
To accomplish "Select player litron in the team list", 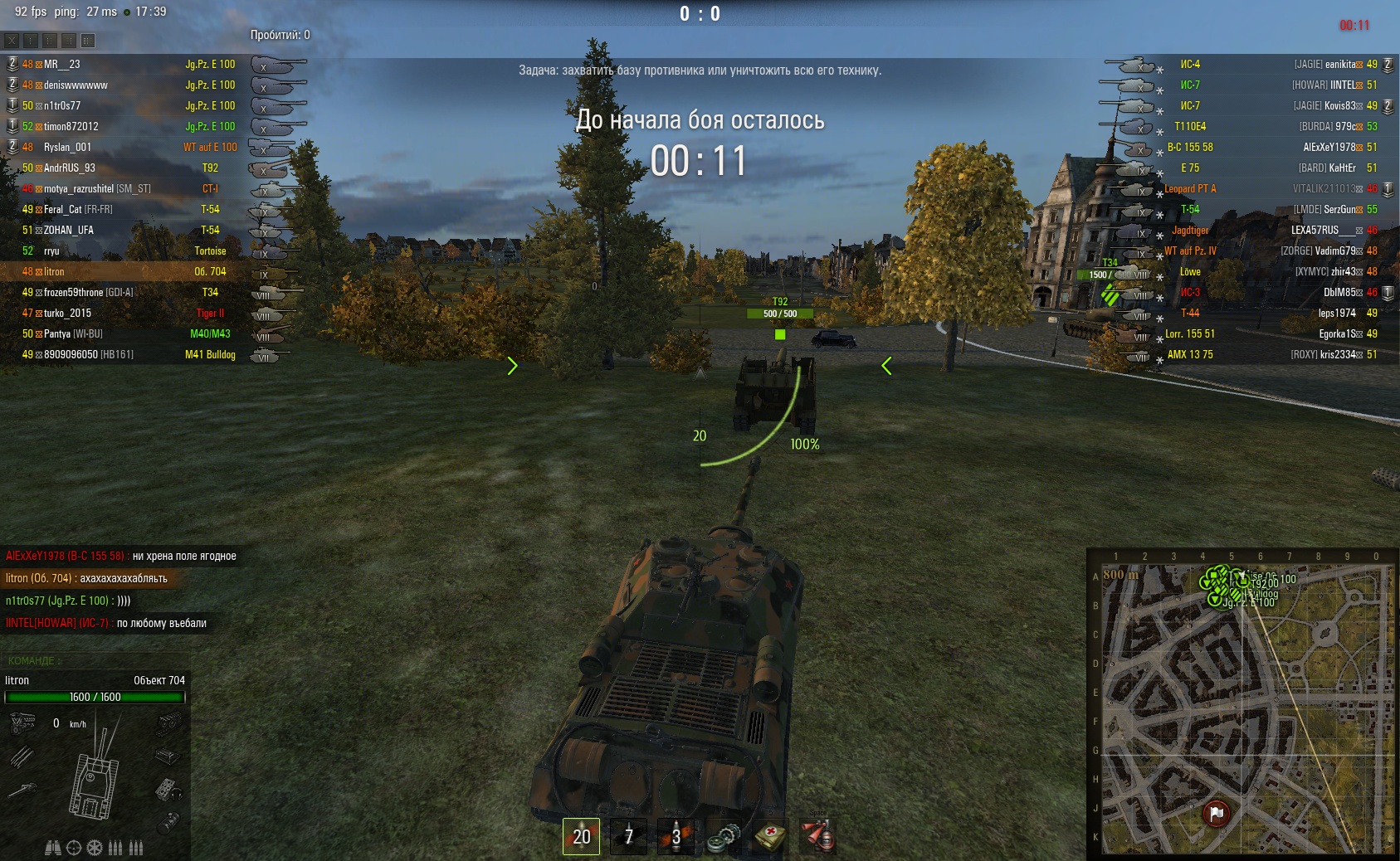I will coord(54,271).
